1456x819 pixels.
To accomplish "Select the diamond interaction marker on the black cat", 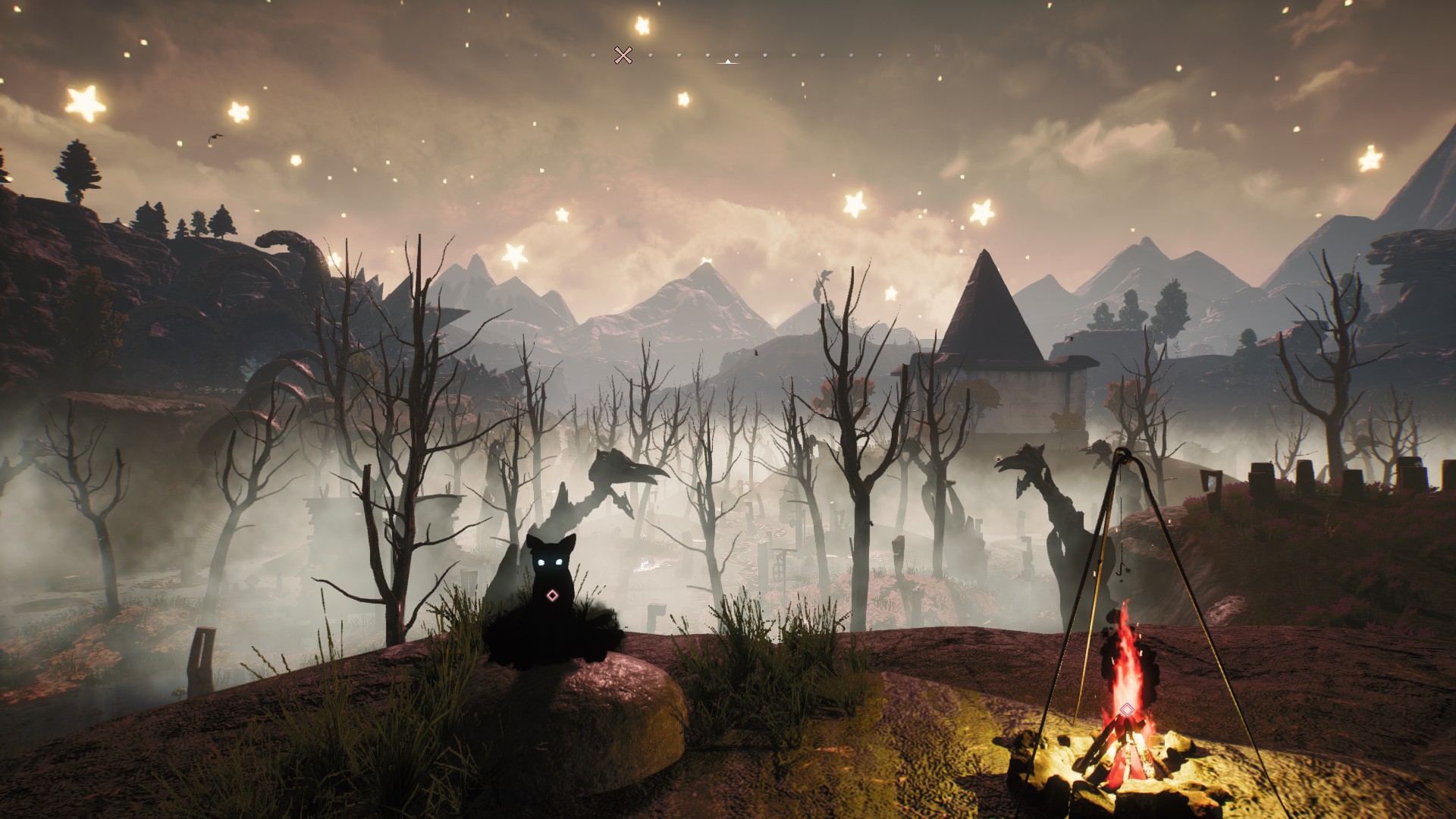I will click(x=552, y=596).
